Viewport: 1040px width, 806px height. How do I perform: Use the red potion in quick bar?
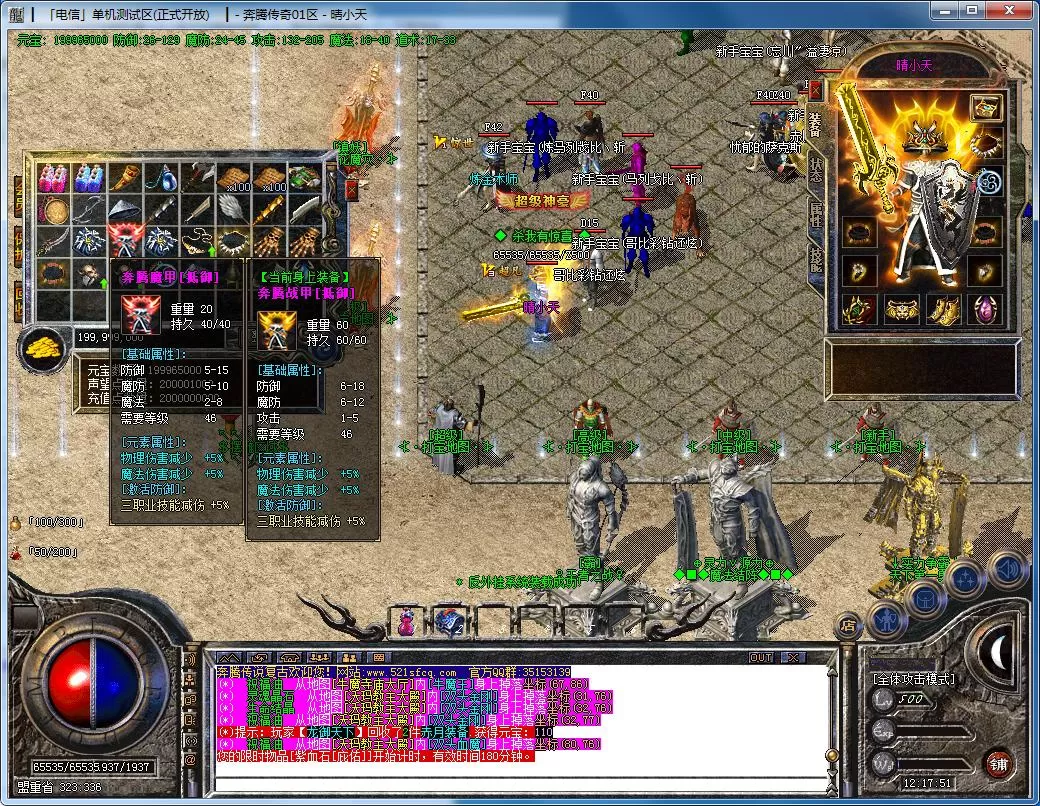click(407, 621)
